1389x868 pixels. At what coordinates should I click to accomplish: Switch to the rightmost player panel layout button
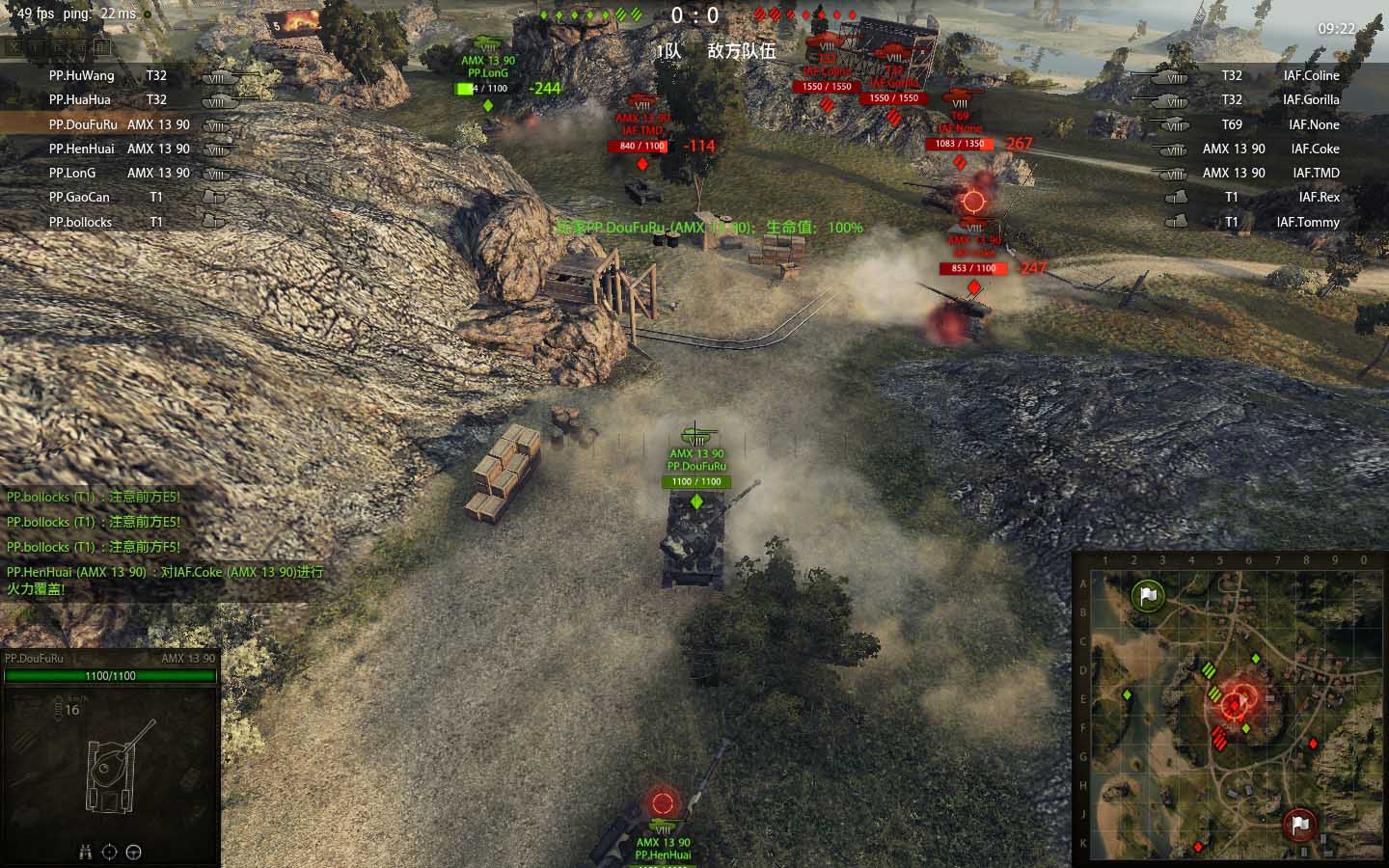[103, 46]
